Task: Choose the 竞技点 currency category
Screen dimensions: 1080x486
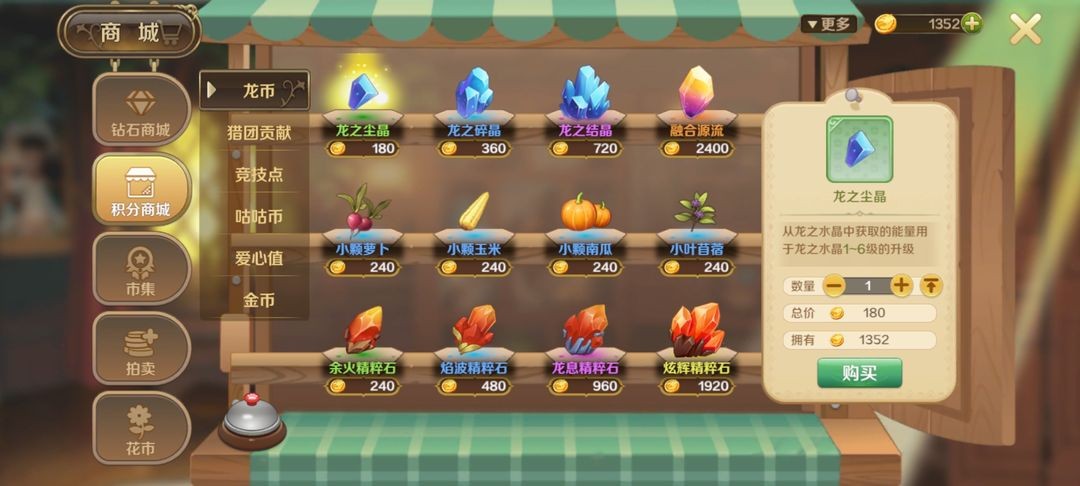Action: (x=259, y=175)
